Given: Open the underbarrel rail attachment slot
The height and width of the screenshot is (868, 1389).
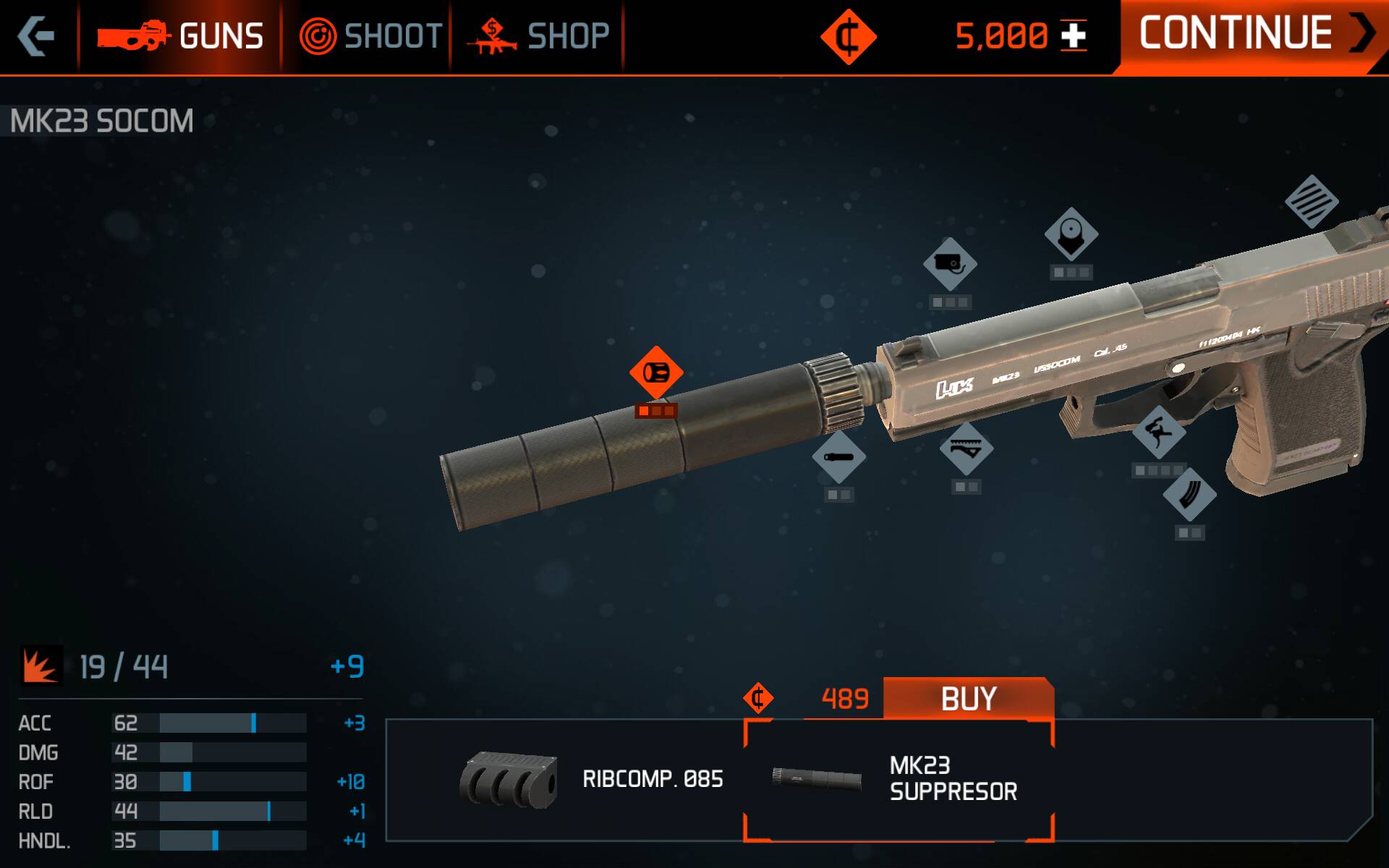Looking at the screenshot, I should (967, 448).
